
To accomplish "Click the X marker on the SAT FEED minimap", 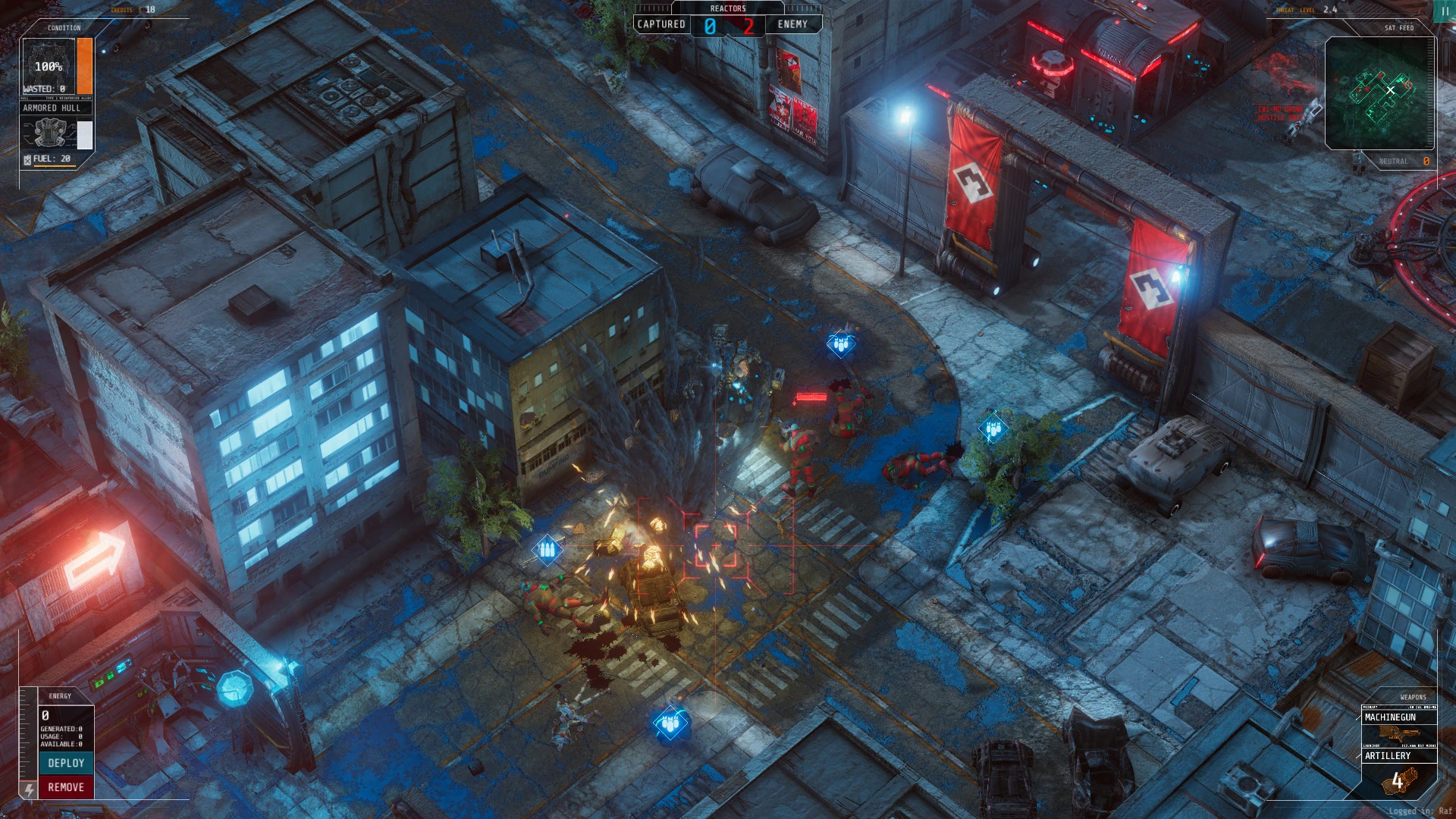I will coord(1390,89).
